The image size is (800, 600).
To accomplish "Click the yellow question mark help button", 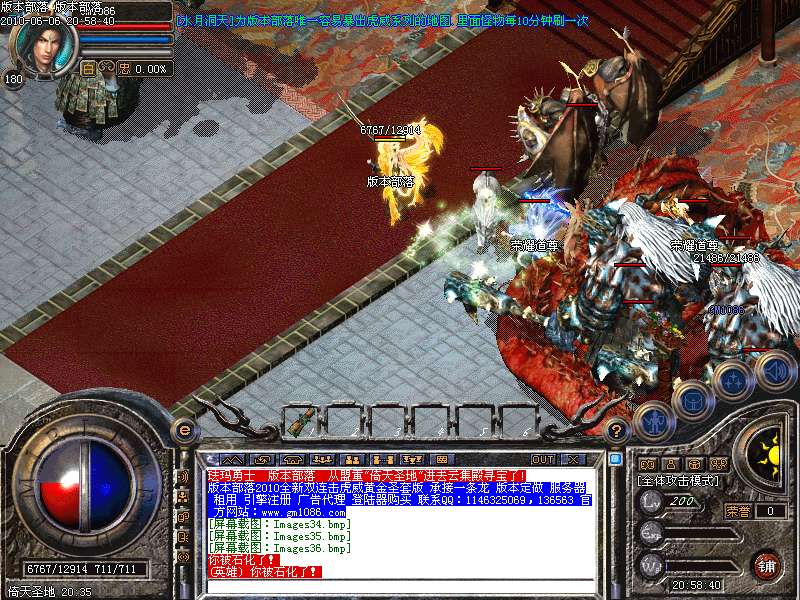I will (x=618, y=429).
